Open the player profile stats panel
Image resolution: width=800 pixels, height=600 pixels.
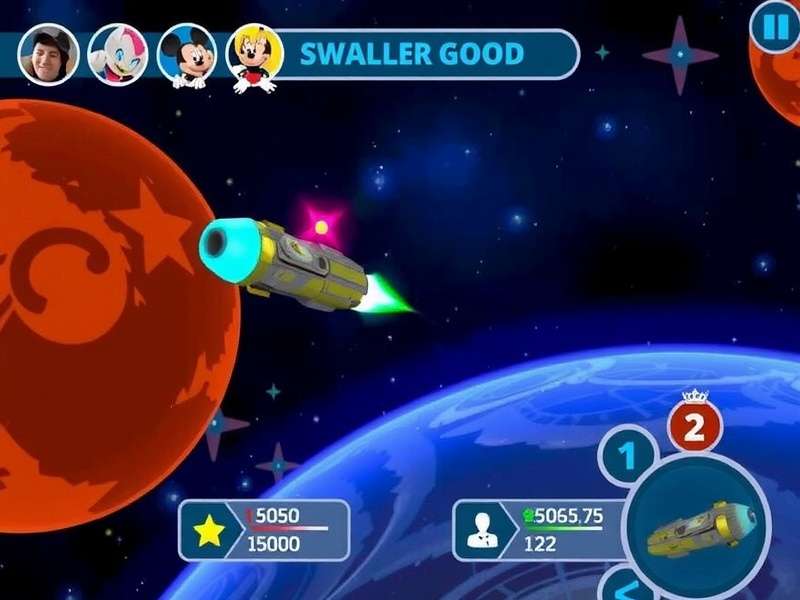click(539, 531)
